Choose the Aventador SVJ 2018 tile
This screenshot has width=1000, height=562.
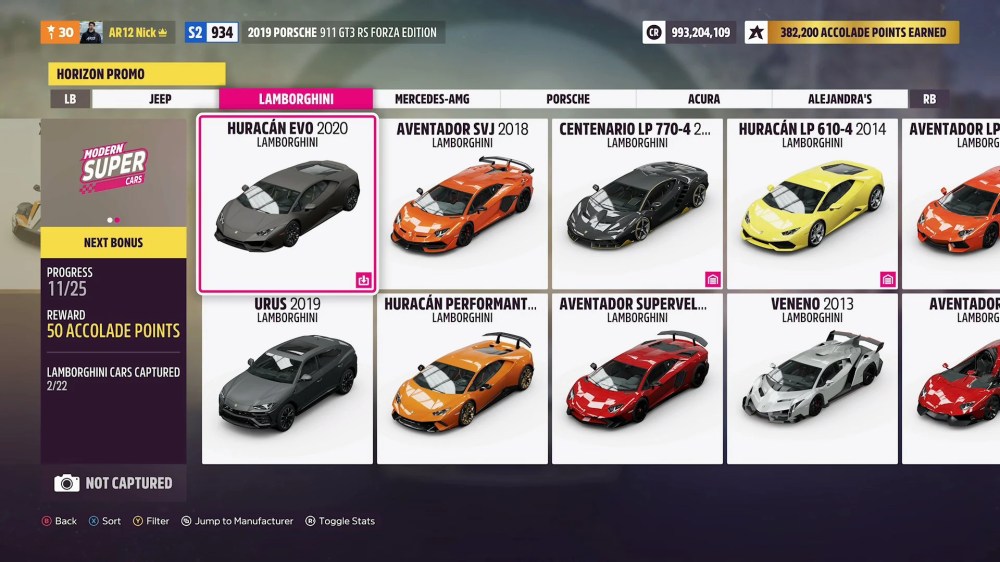coord(462,204)
